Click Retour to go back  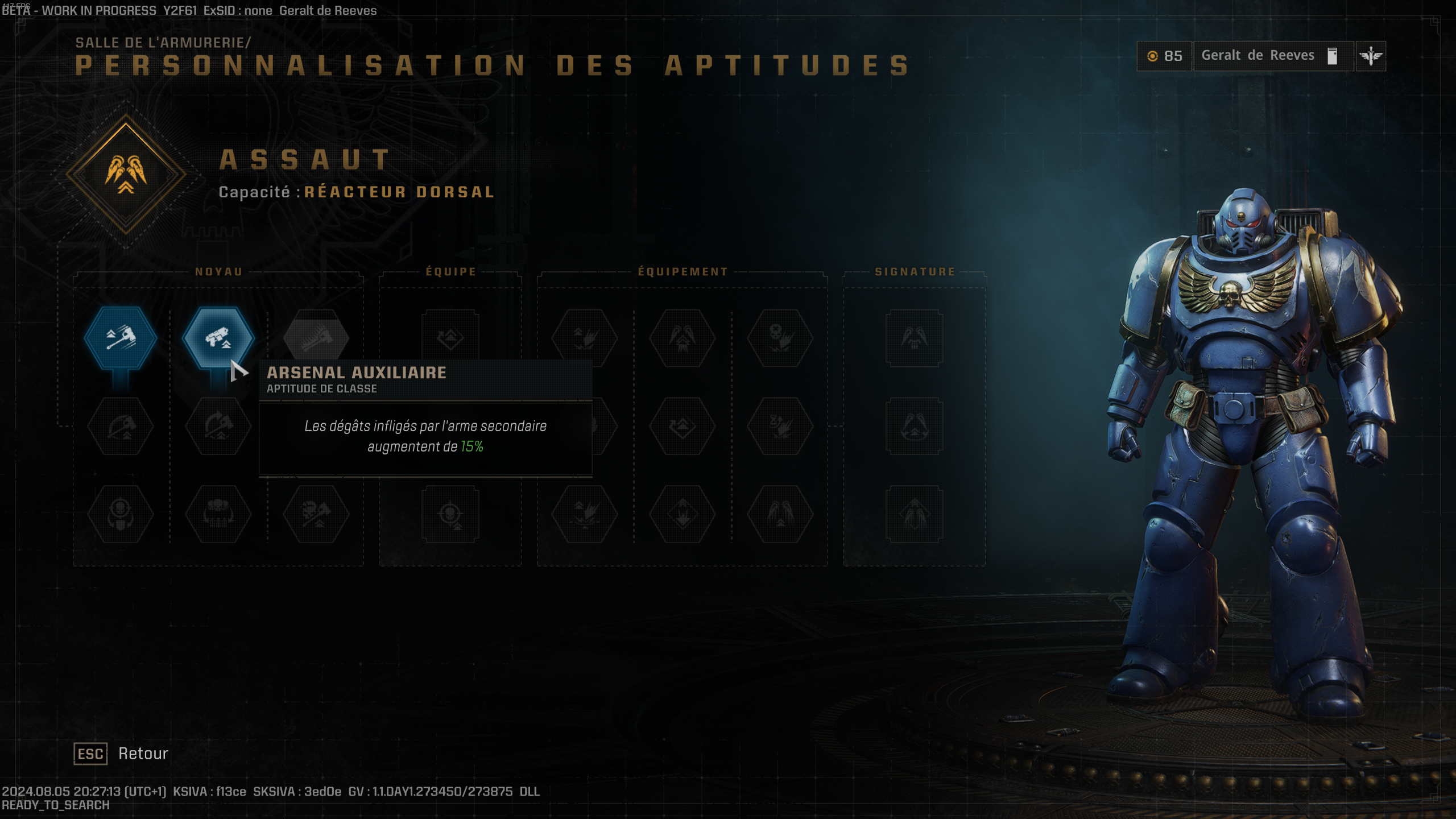[142, 753]
